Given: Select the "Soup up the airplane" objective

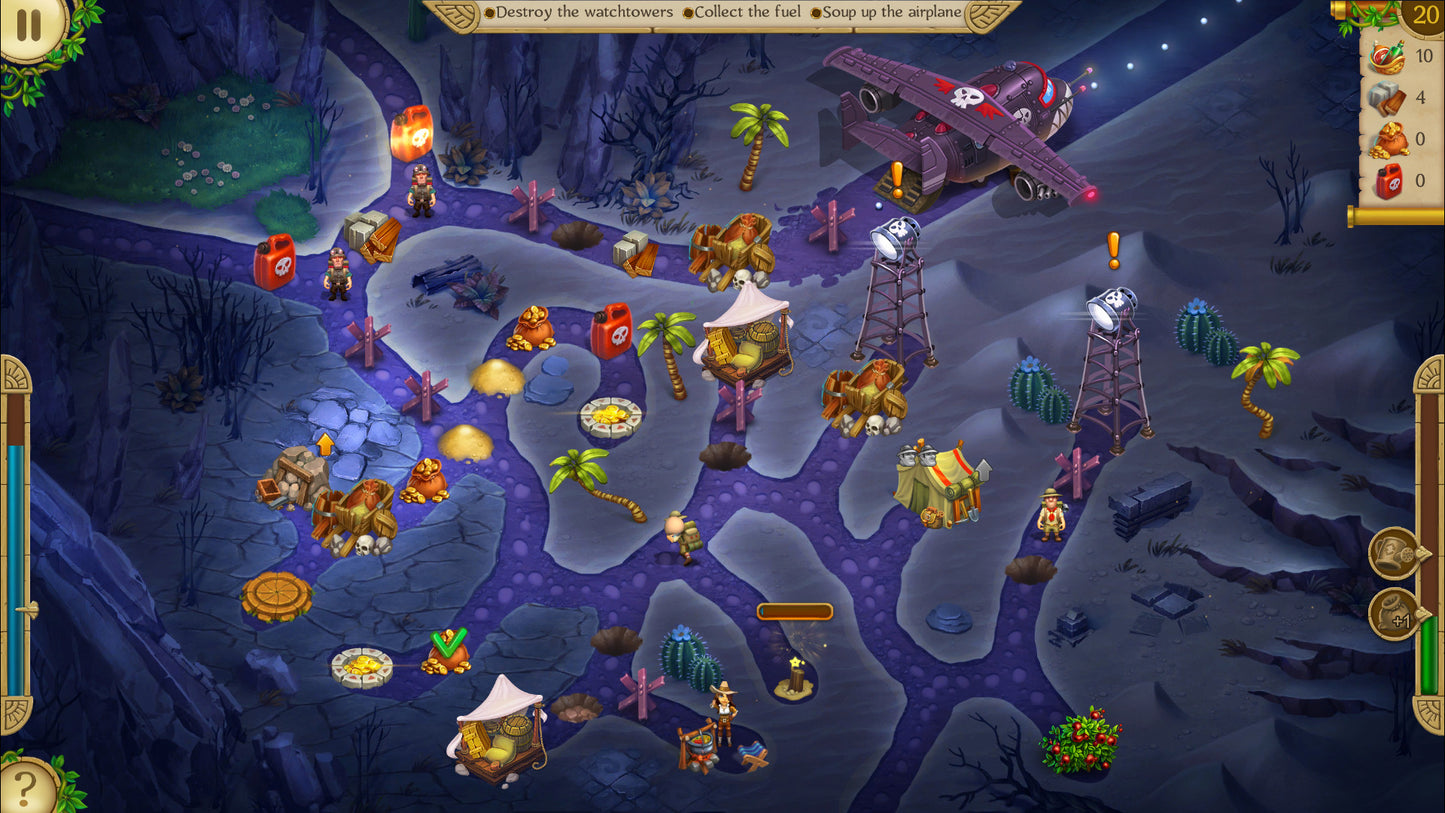Looking at the screenshot, I should pyautogui.click(x=886, y=13).
